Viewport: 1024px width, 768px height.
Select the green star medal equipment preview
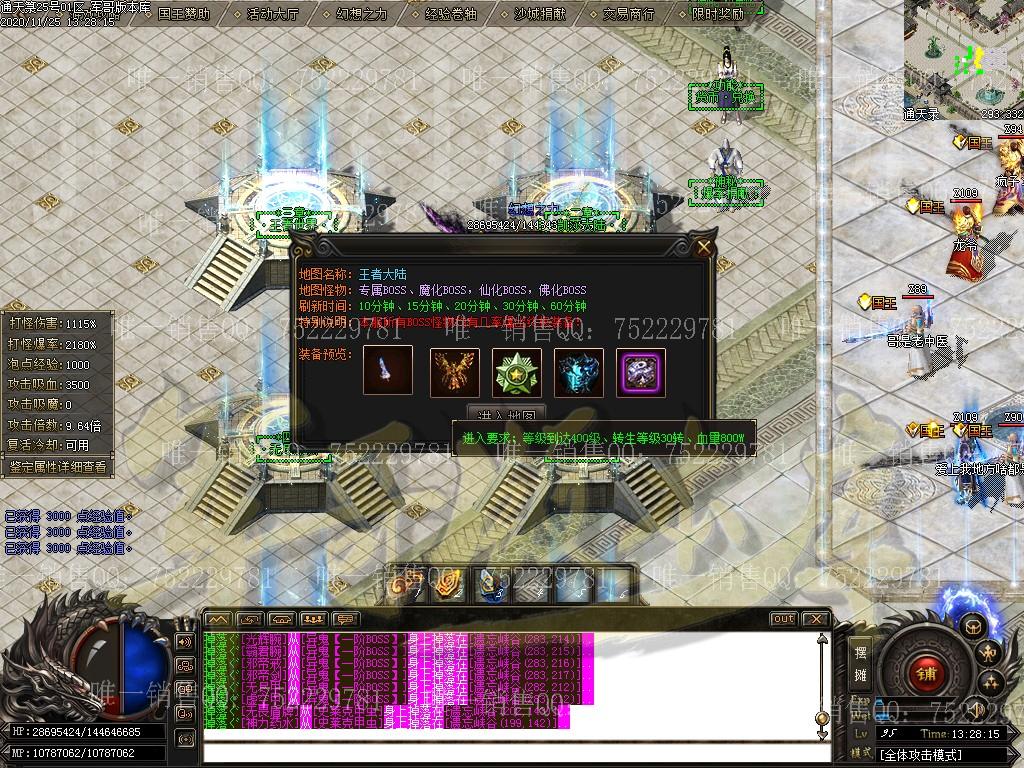[517, 372]
